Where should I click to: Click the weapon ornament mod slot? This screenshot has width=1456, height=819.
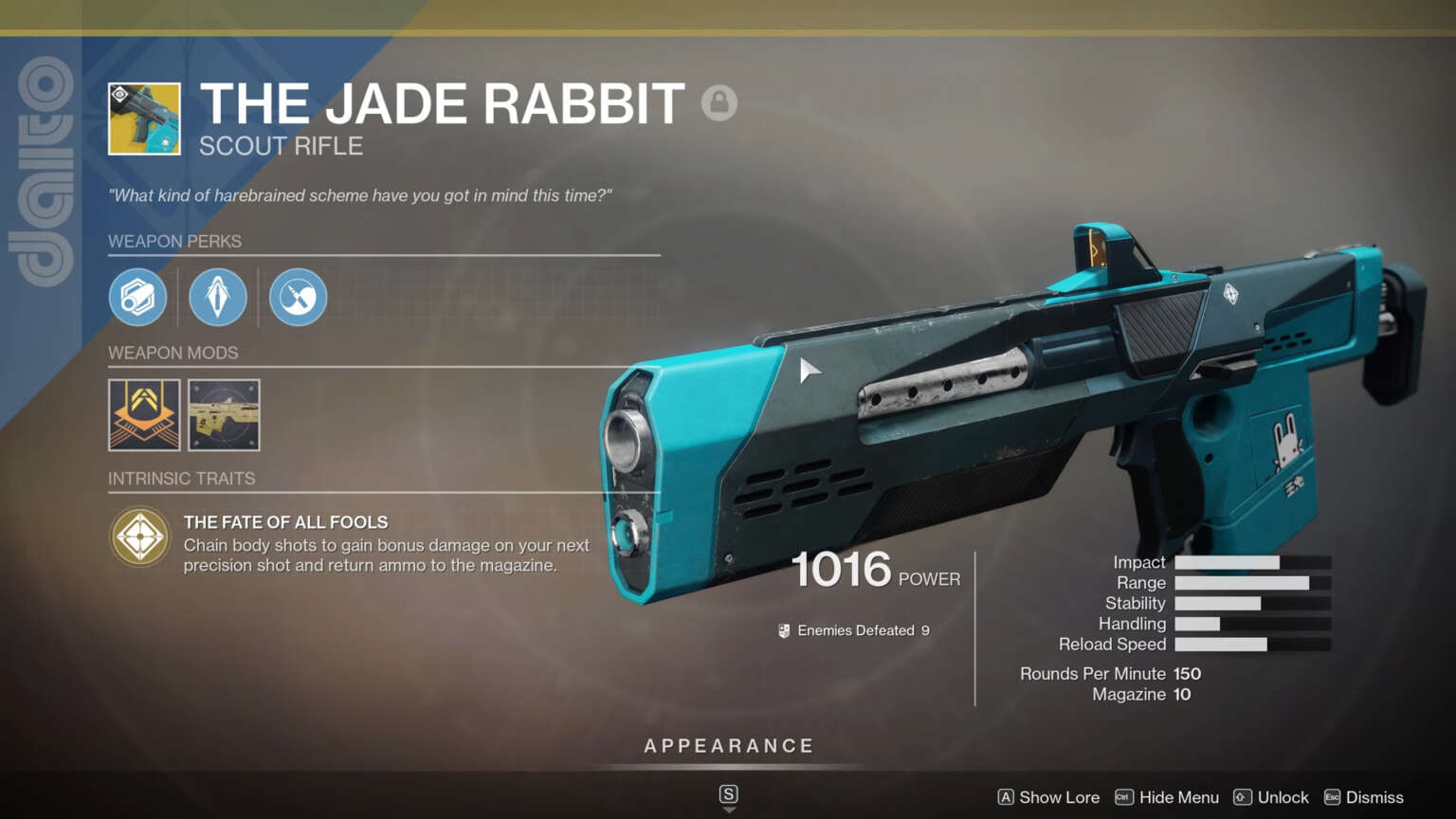pyautogui.click(x=224, y=415)
